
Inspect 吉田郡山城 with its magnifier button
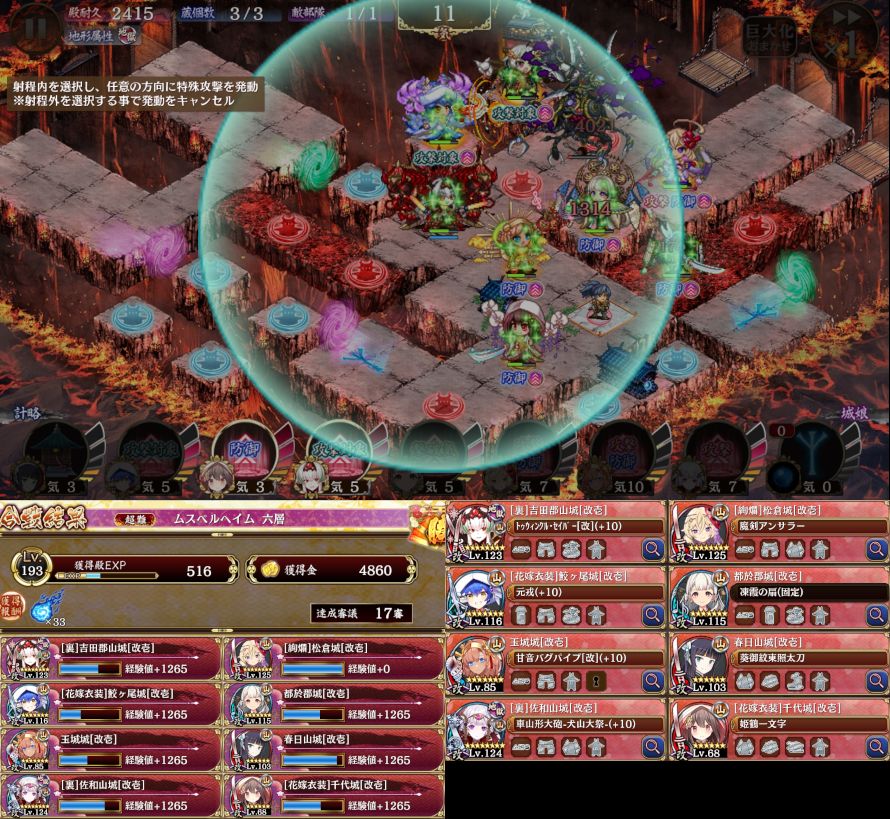click(x=653, y=548)
